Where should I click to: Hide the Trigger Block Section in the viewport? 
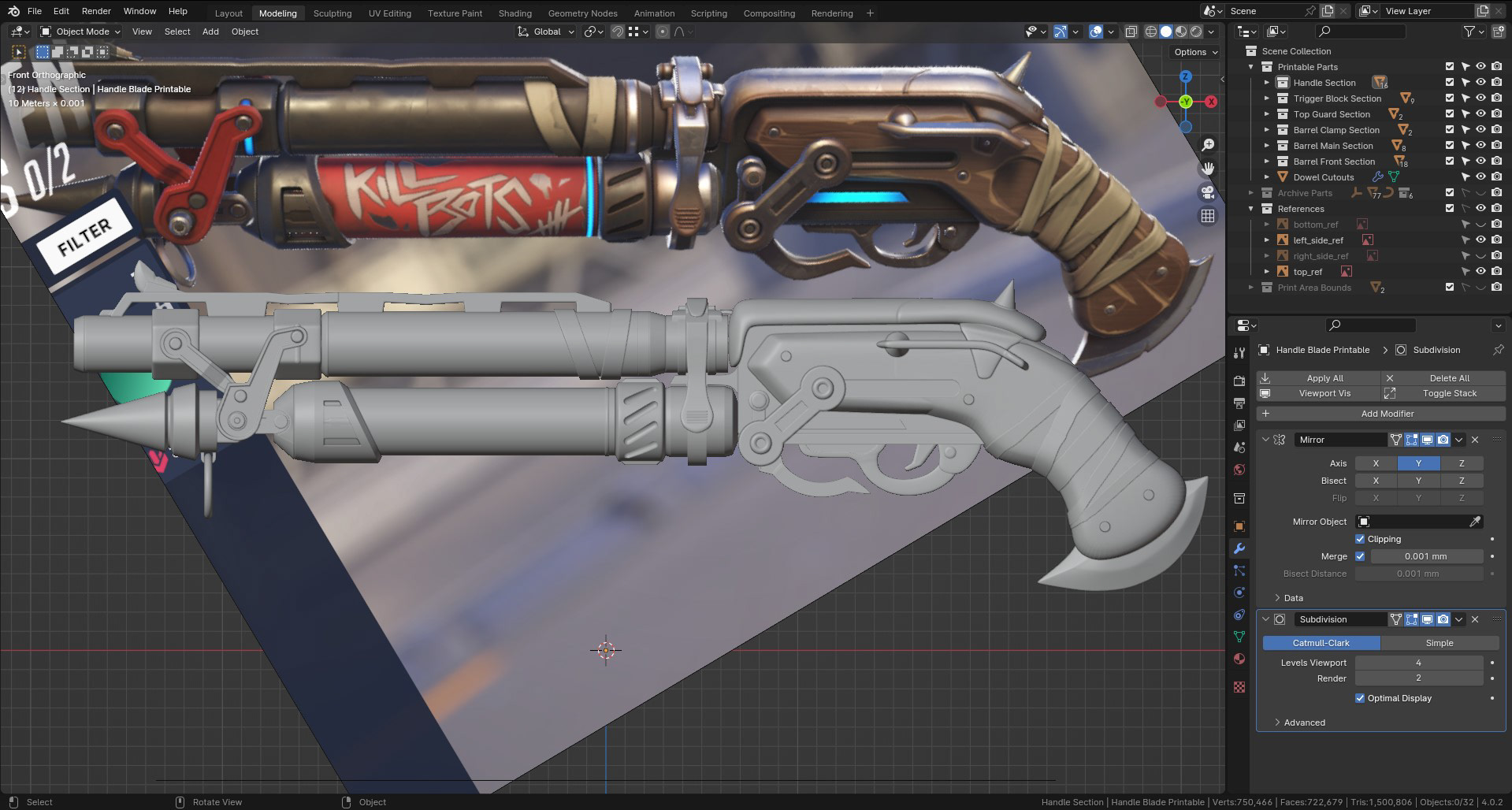[x=1480, y=98]
